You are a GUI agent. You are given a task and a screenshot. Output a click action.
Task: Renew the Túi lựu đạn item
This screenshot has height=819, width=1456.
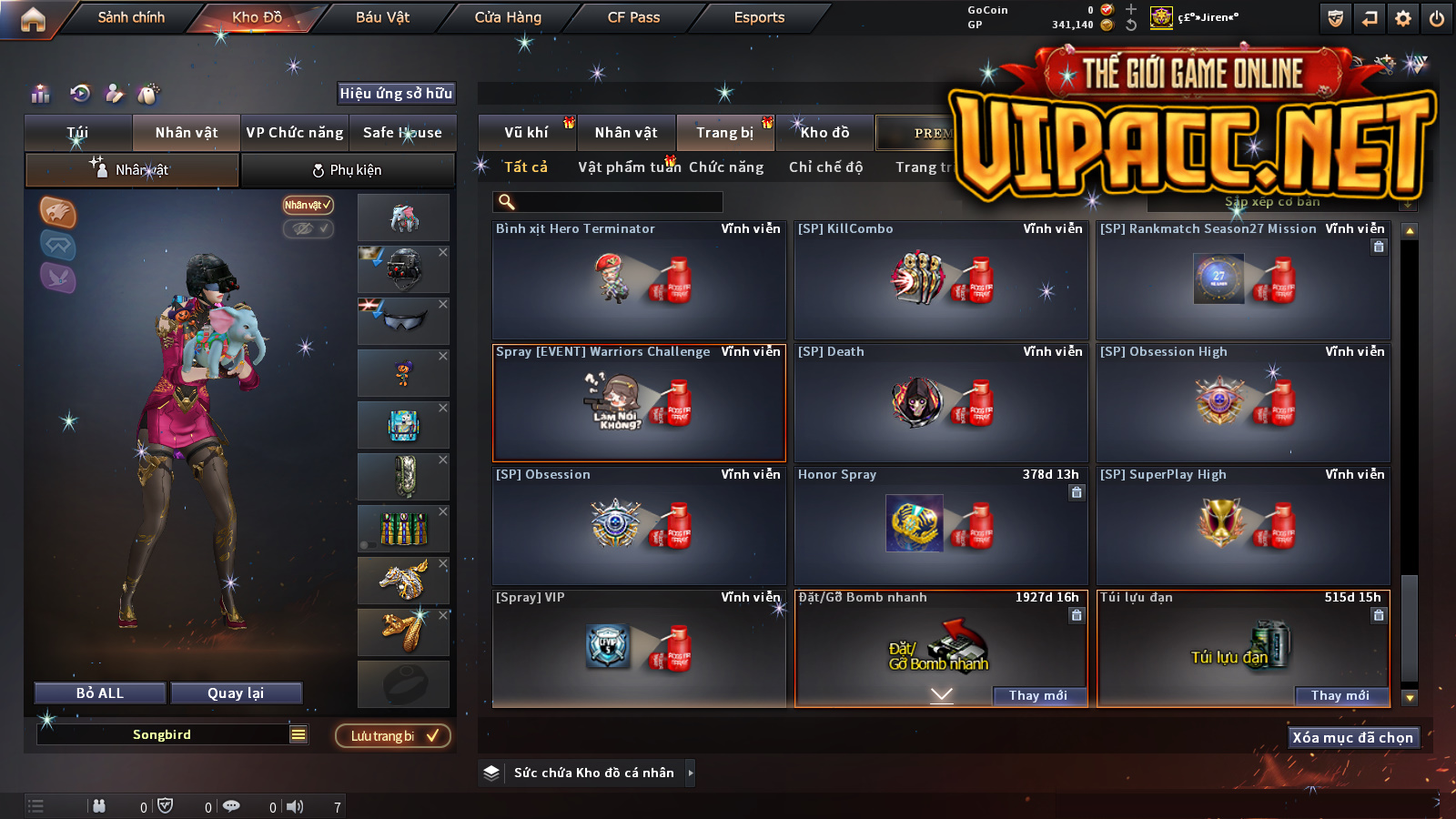[1340, 695]
